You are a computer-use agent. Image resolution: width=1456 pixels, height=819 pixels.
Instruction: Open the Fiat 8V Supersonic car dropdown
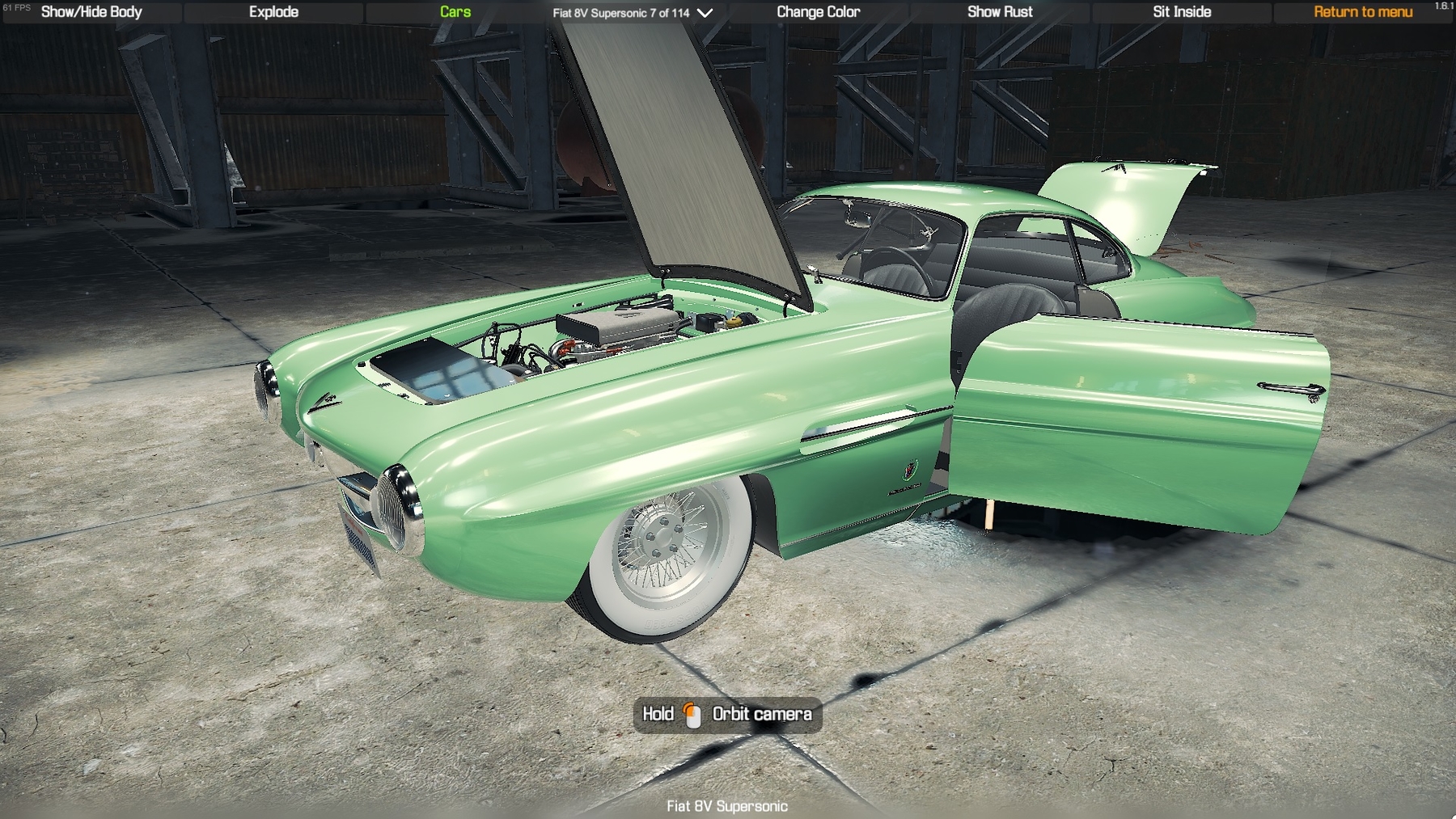click(633, 13)
